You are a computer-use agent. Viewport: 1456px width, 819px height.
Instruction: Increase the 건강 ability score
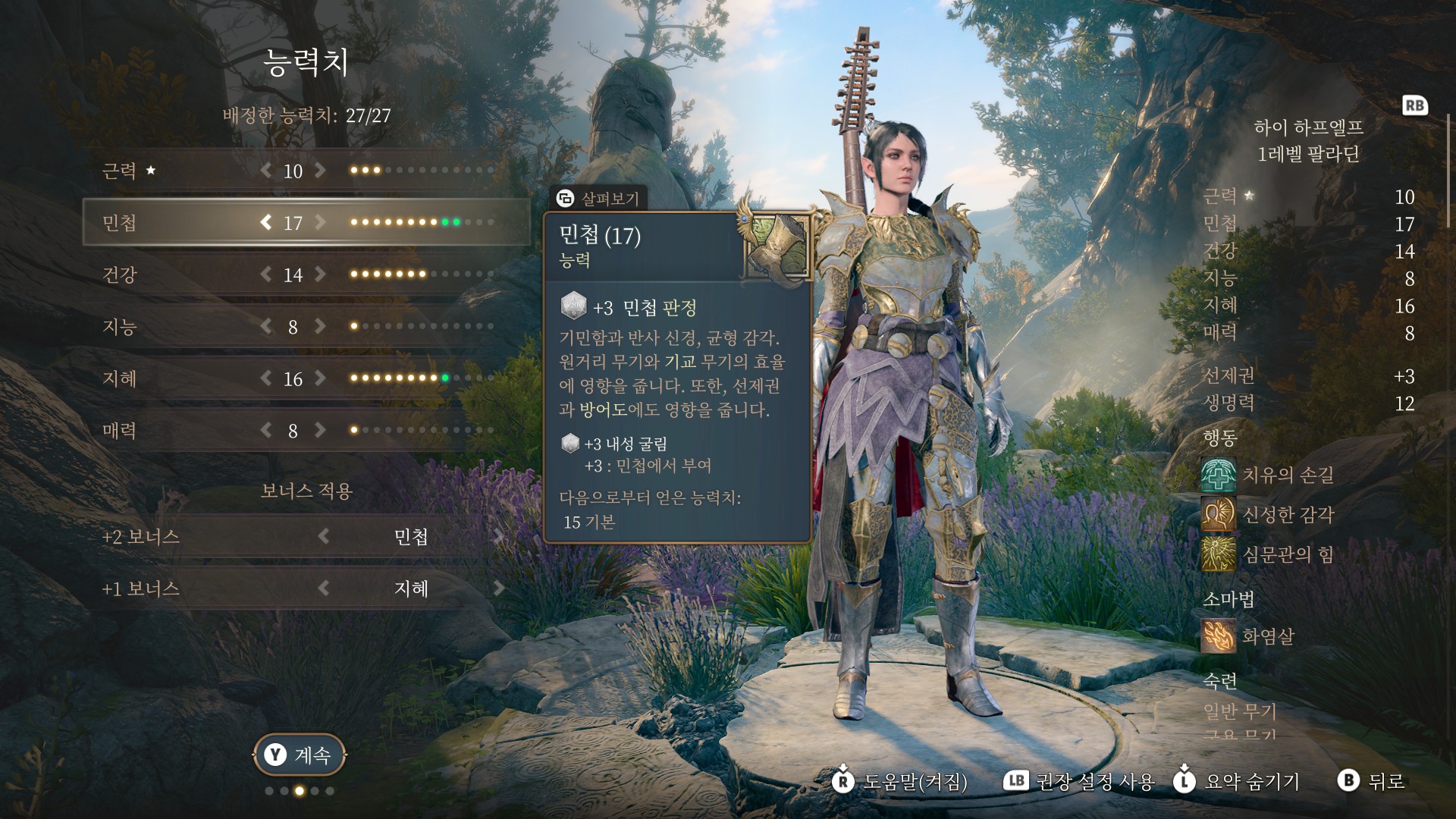pyautogui.click(x=321, y=275)
